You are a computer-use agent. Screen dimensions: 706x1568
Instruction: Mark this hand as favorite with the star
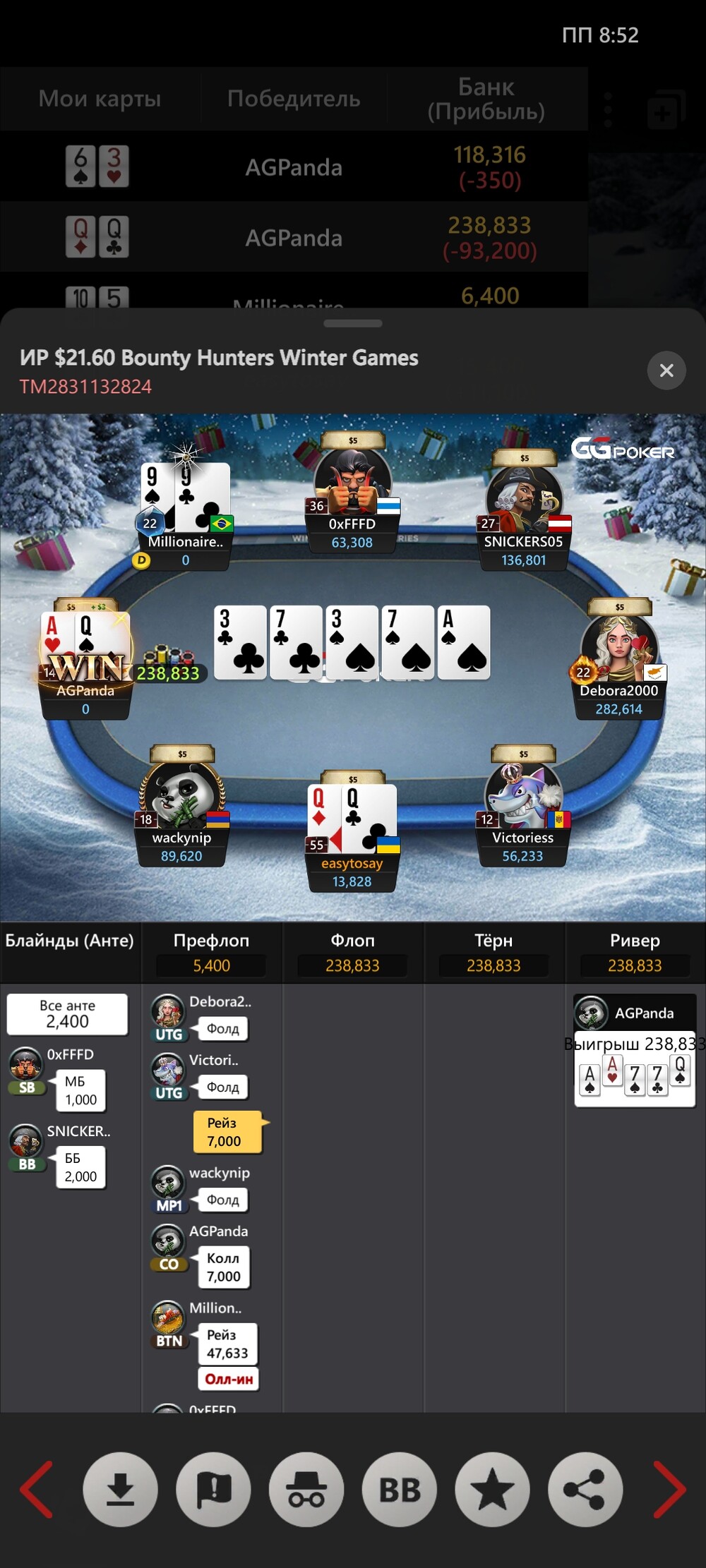[492, 1489]
